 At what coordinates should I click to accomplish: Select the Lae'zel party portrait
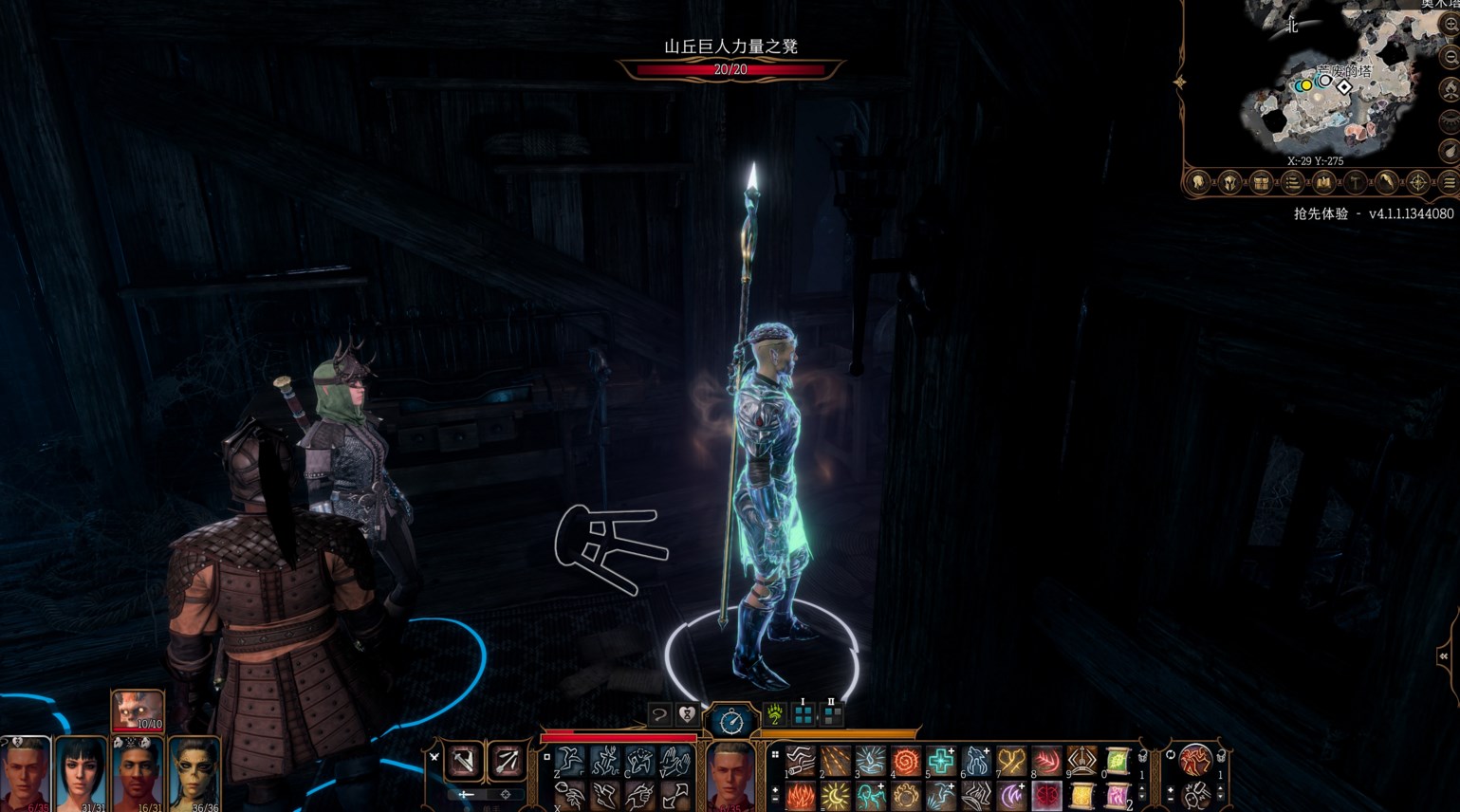[x=194, y=775]
